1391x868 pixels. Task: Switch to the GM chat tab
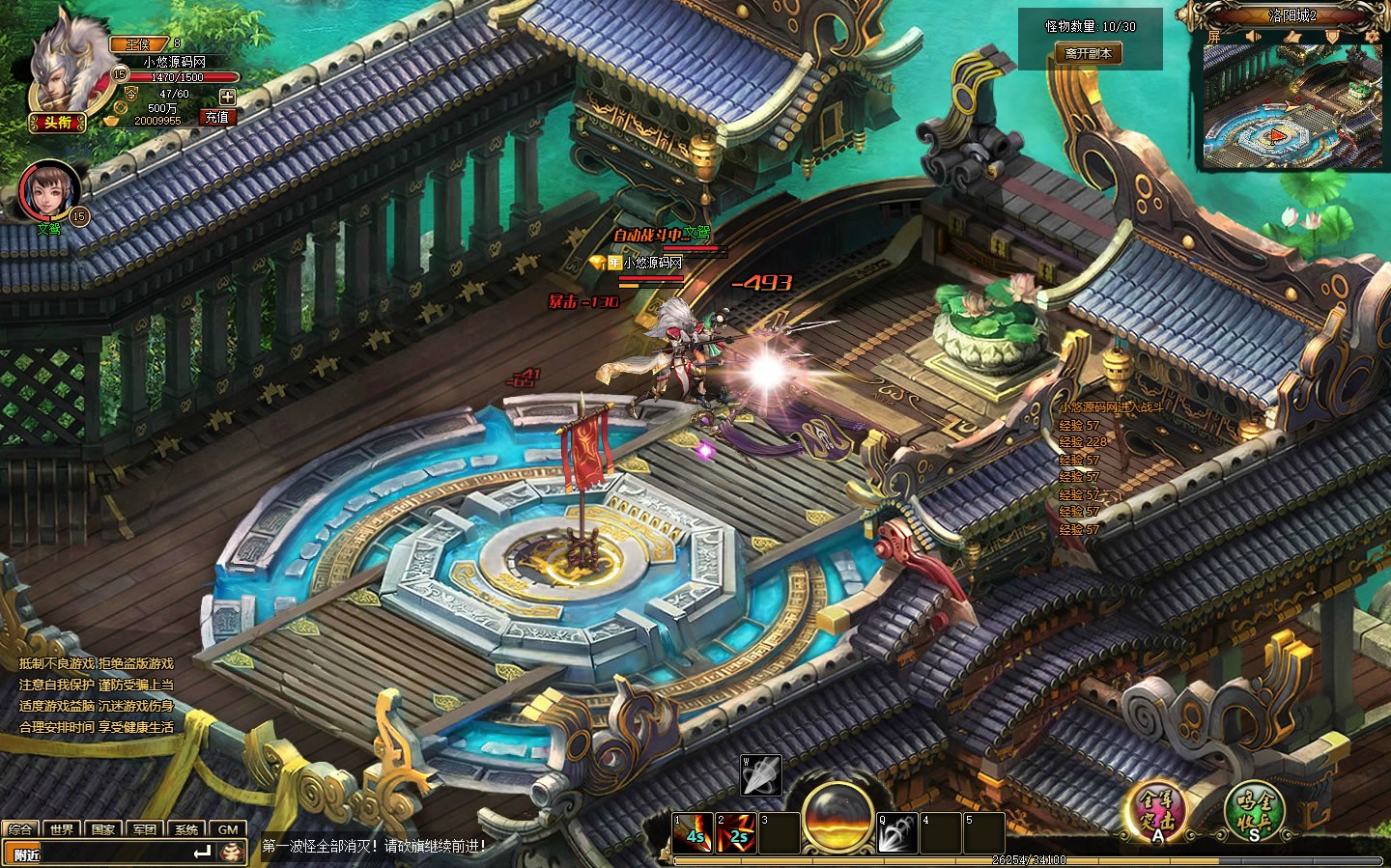click(x=228, y=829)
